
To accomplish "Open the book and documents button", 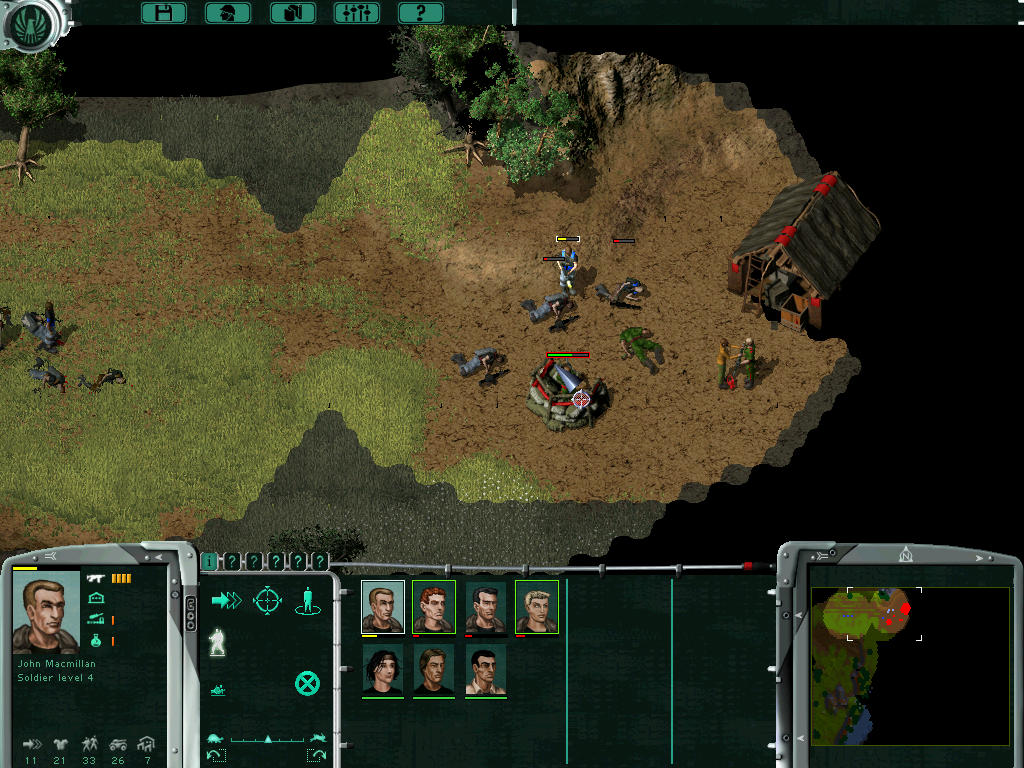I will [x=293, y=13].
